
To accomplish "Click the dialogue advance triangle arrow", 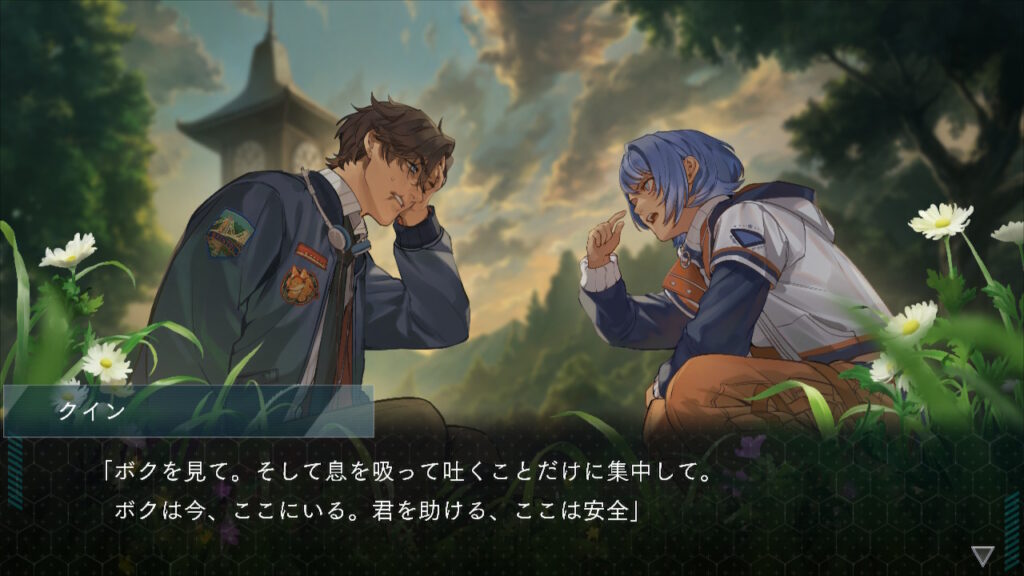I will (x=982, y=555).
